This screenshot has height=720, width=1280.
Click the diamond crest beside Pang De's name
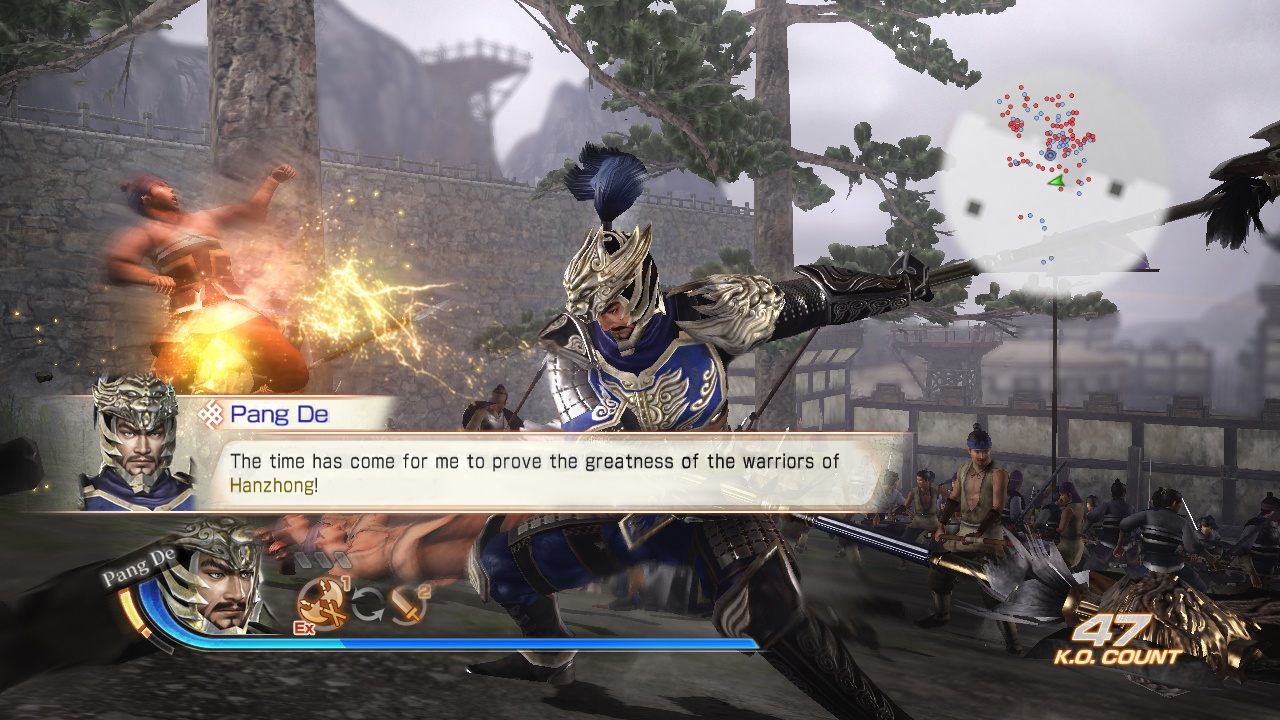click(x=212, y=414)
